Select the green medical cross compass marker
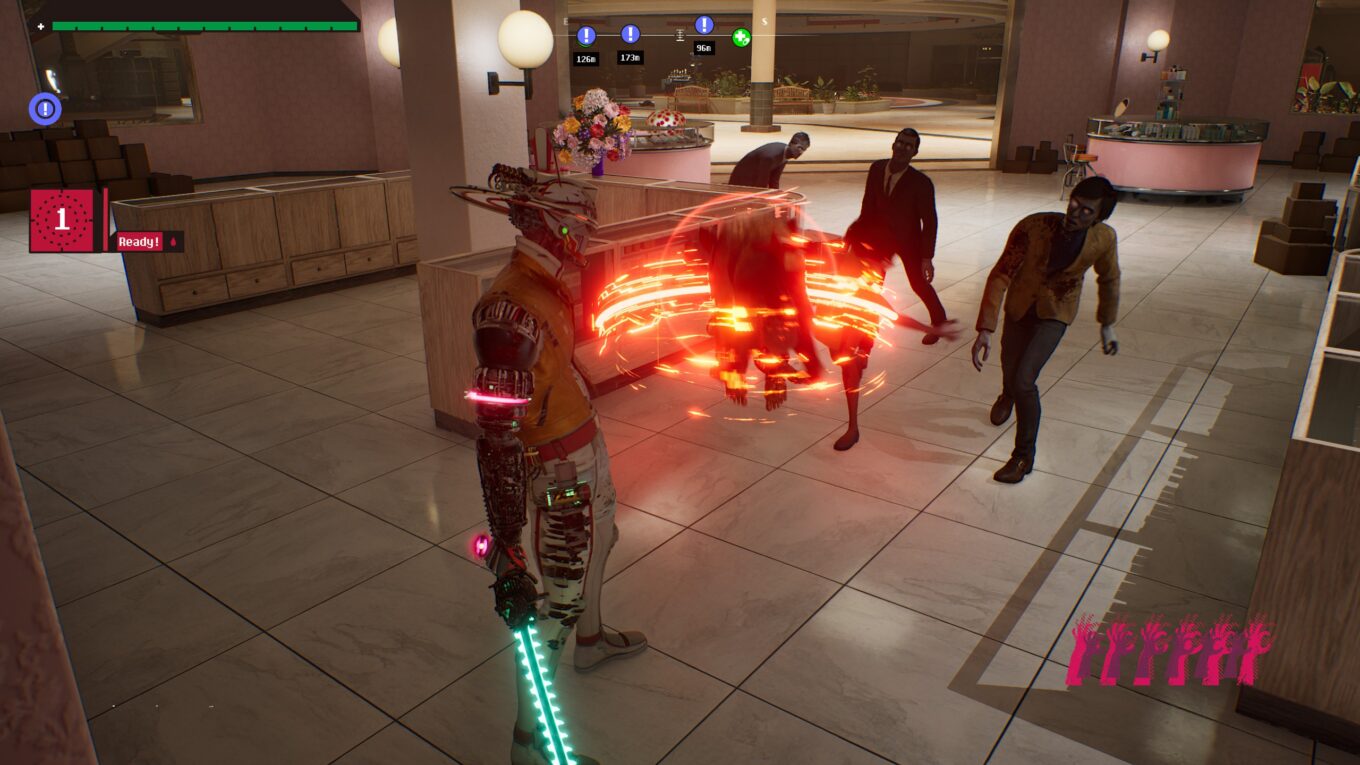This screenshot has height=765, width=1360. pos(741,38)
